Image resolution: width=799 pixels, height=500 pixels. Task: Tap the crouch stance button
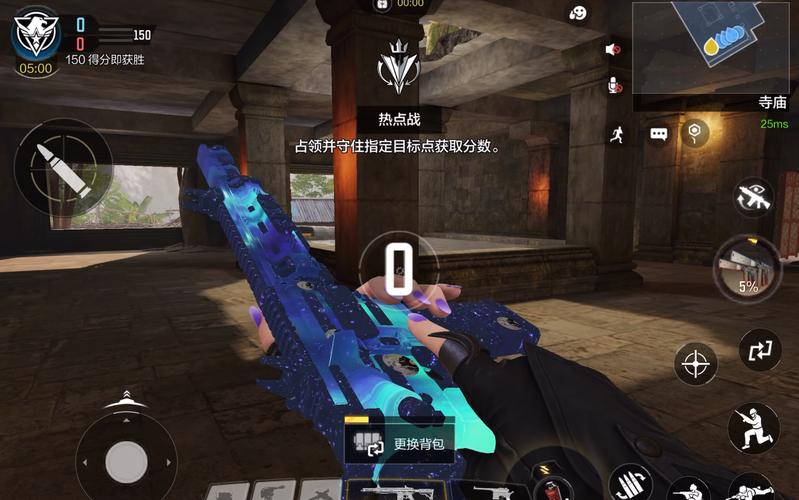[x=752, y=427]
